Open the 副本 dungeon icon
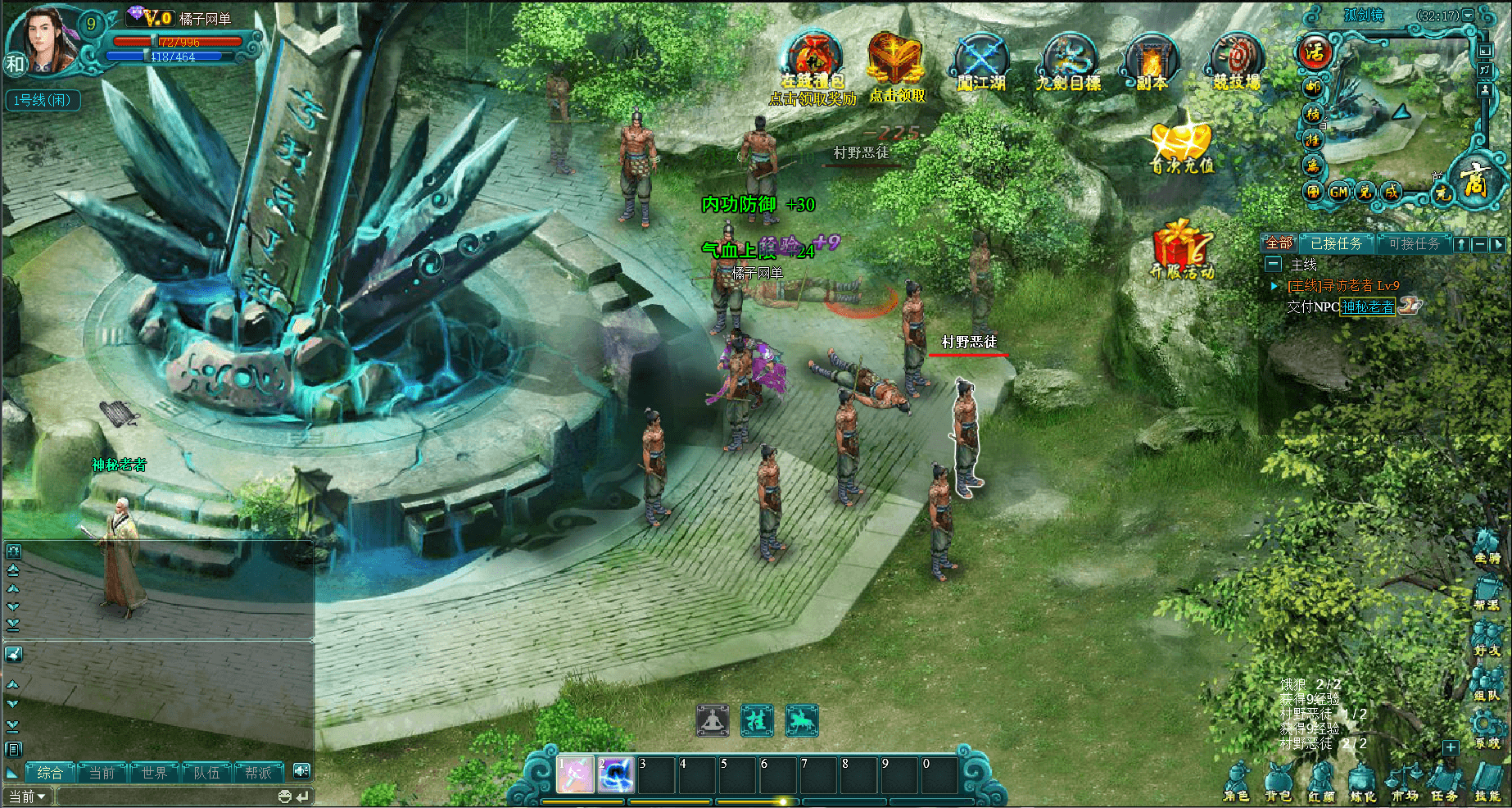 pos(1151,61)
